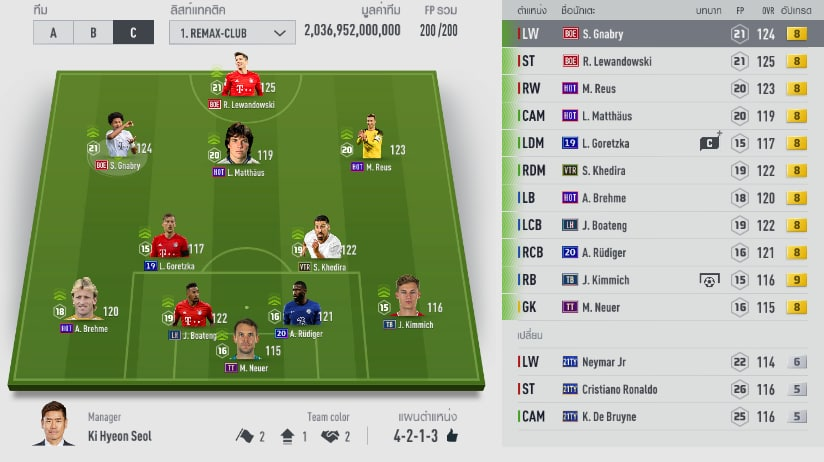Viewport: 824px width, 462px height.
Task: Open the 1. REMAX-CLUB tactics dropdown
Action: pos(232,32)
